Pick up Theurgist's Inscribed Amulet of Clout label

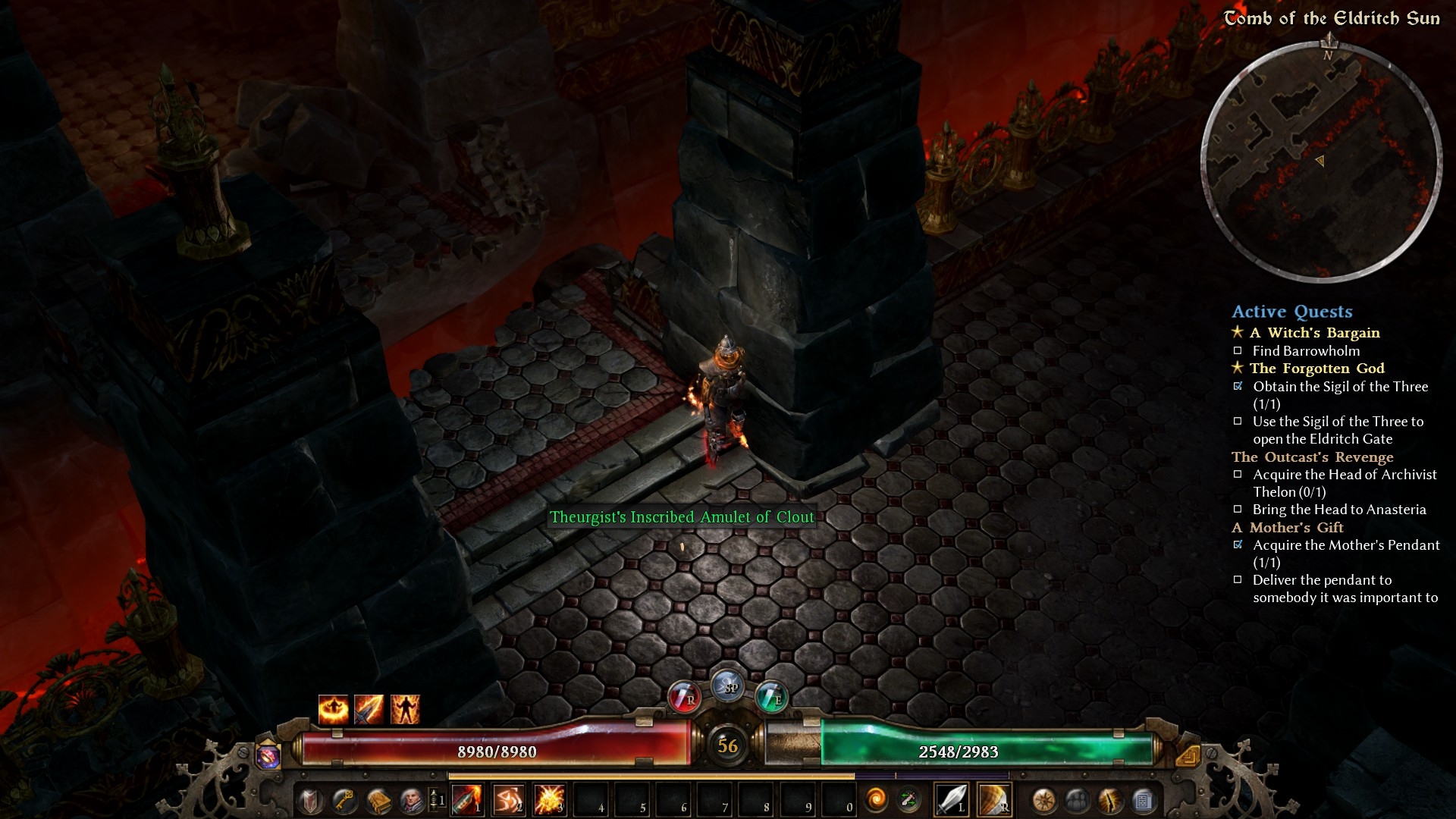click(682, 517)
